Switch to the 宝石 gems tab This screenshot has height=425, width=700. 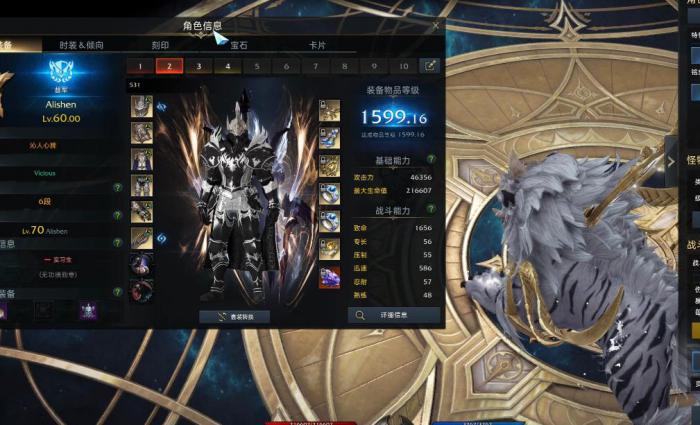pos(240,45)
